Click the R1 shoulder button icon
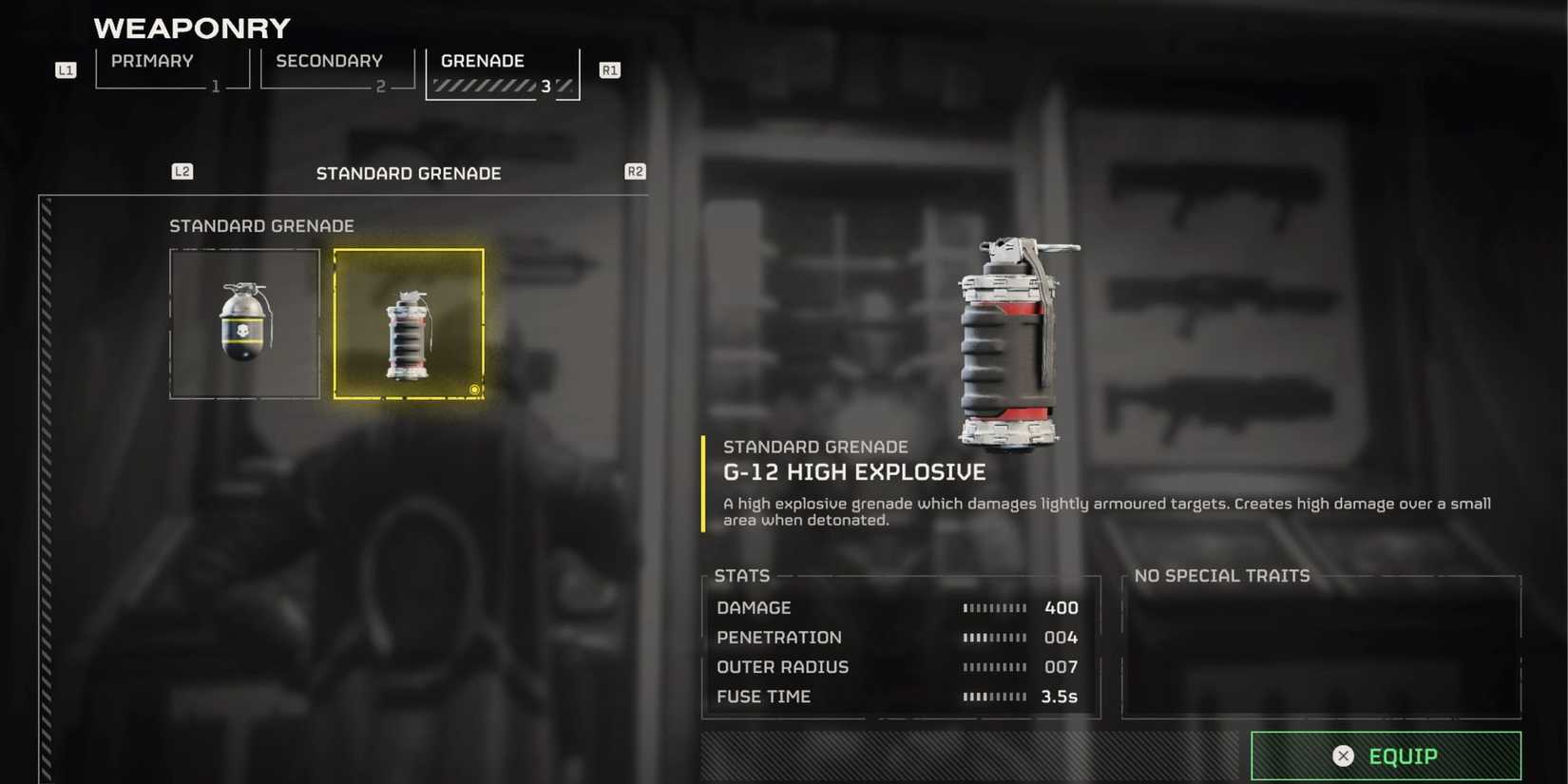Image resolution: width=1568 pixels, height=784 pixels. pyautogui.click(x=609, y=68)
